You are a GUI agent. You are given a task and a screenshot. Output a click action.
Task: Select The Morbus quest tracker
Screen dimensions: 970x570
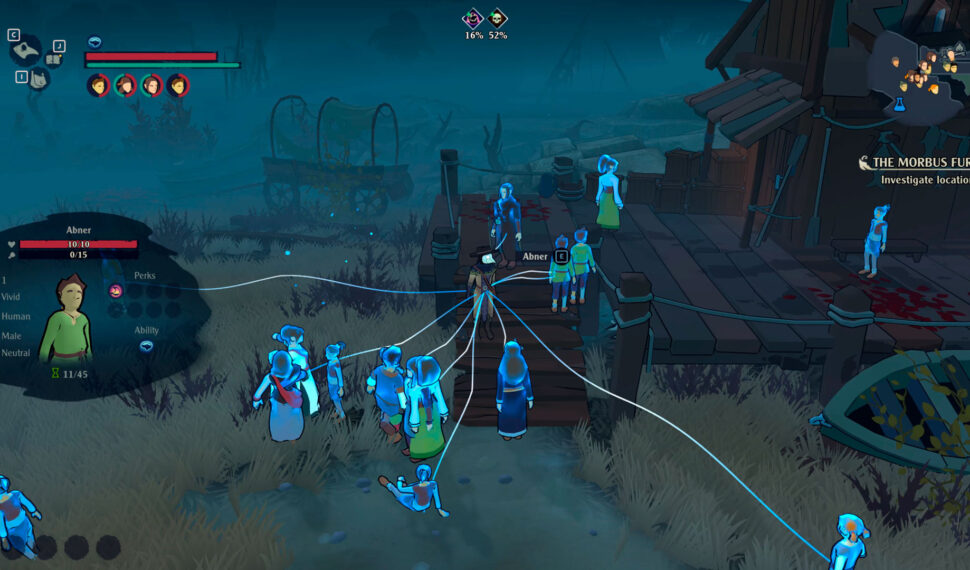[x=915, y=162]
